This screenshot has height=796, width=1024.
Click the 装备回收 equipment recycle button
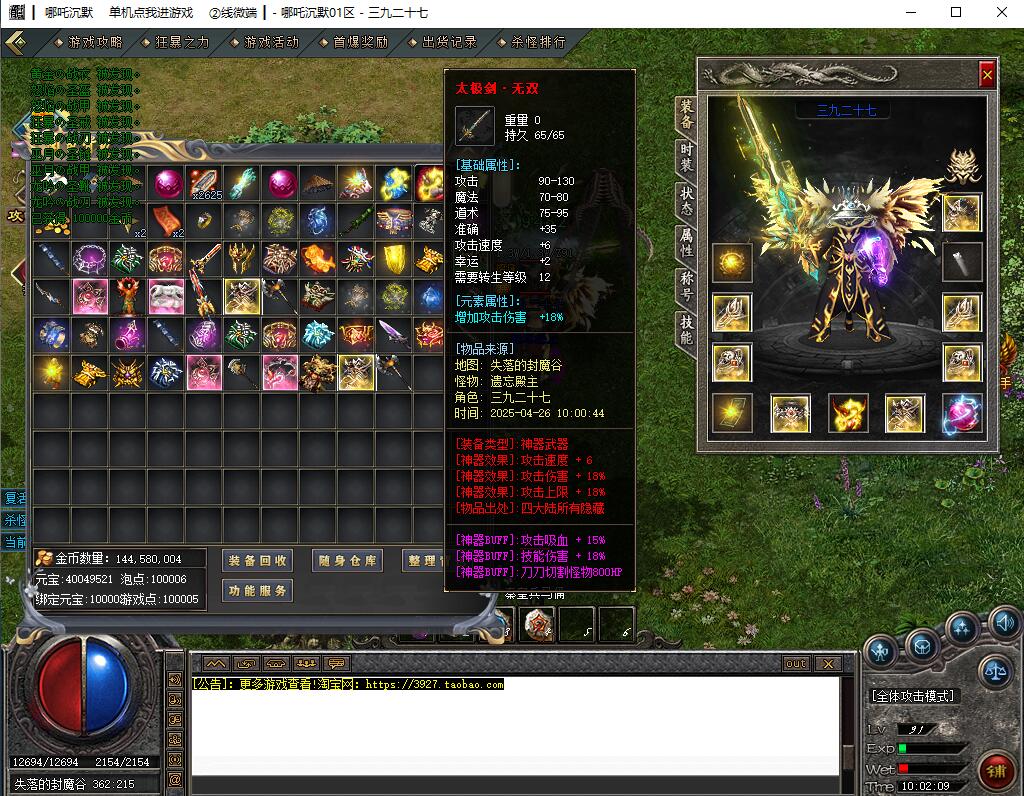257,561
